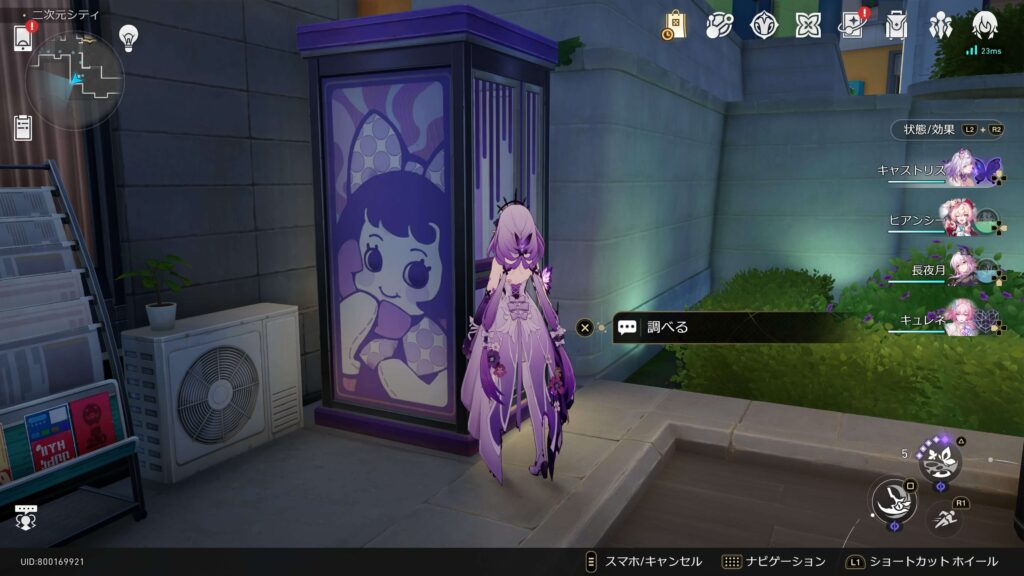Switch to party member ヒアンシー

pos(962,219)
